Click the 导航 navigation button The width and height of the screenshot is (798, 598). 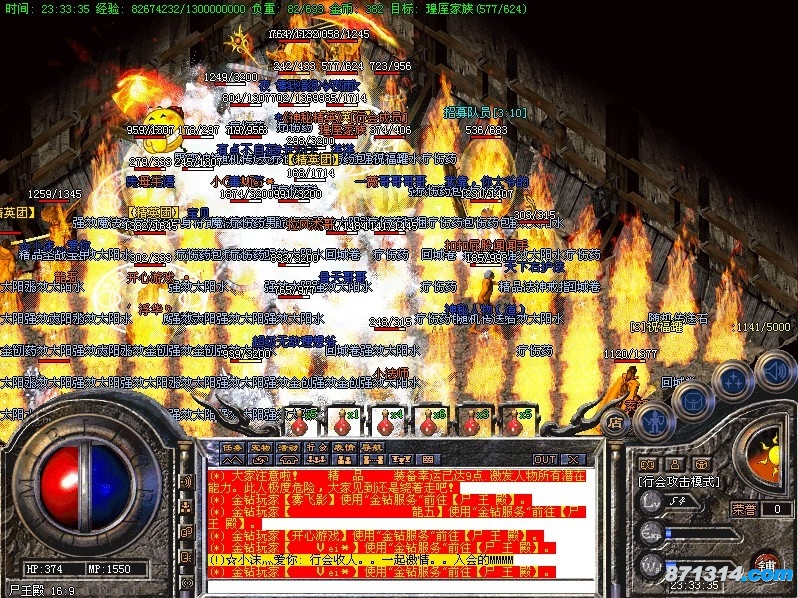point(373,447)
